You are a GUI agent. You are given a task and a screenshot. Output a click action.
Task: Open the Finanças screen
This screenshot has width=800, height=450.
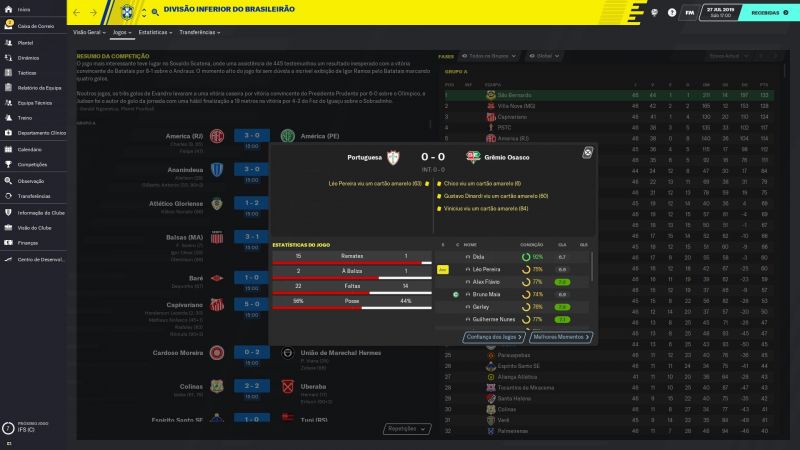pos(28,242)
